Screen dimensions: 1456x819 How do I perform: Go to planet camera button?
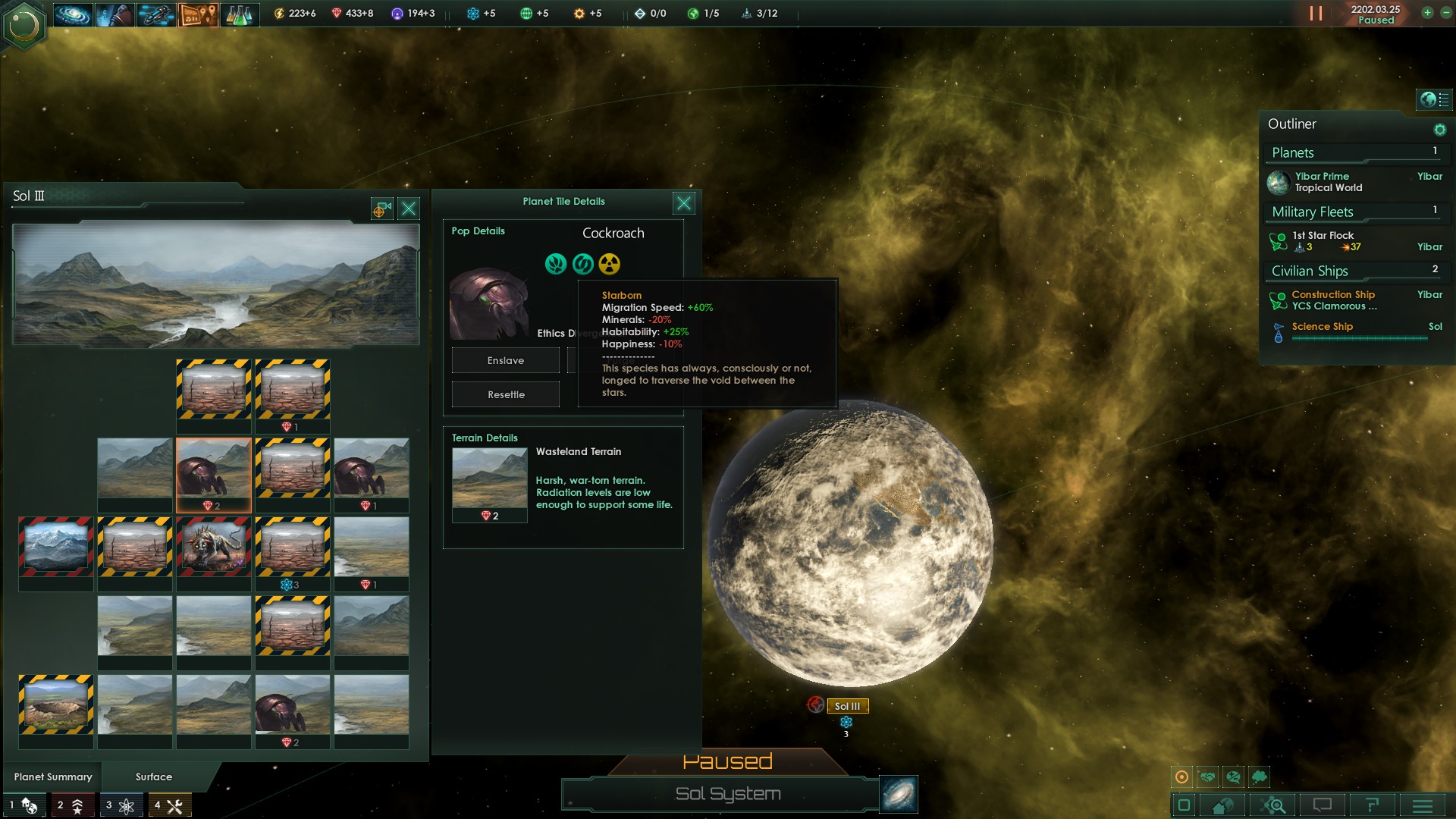(381, 209)
